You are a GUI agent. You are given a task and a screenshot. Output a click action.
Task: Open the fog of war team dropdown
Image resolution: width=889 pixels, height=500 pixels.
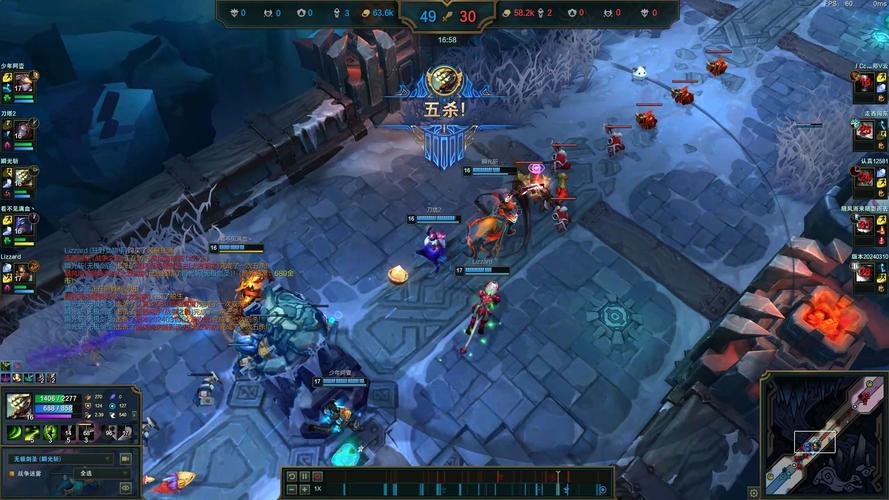(x=100, y=473)
